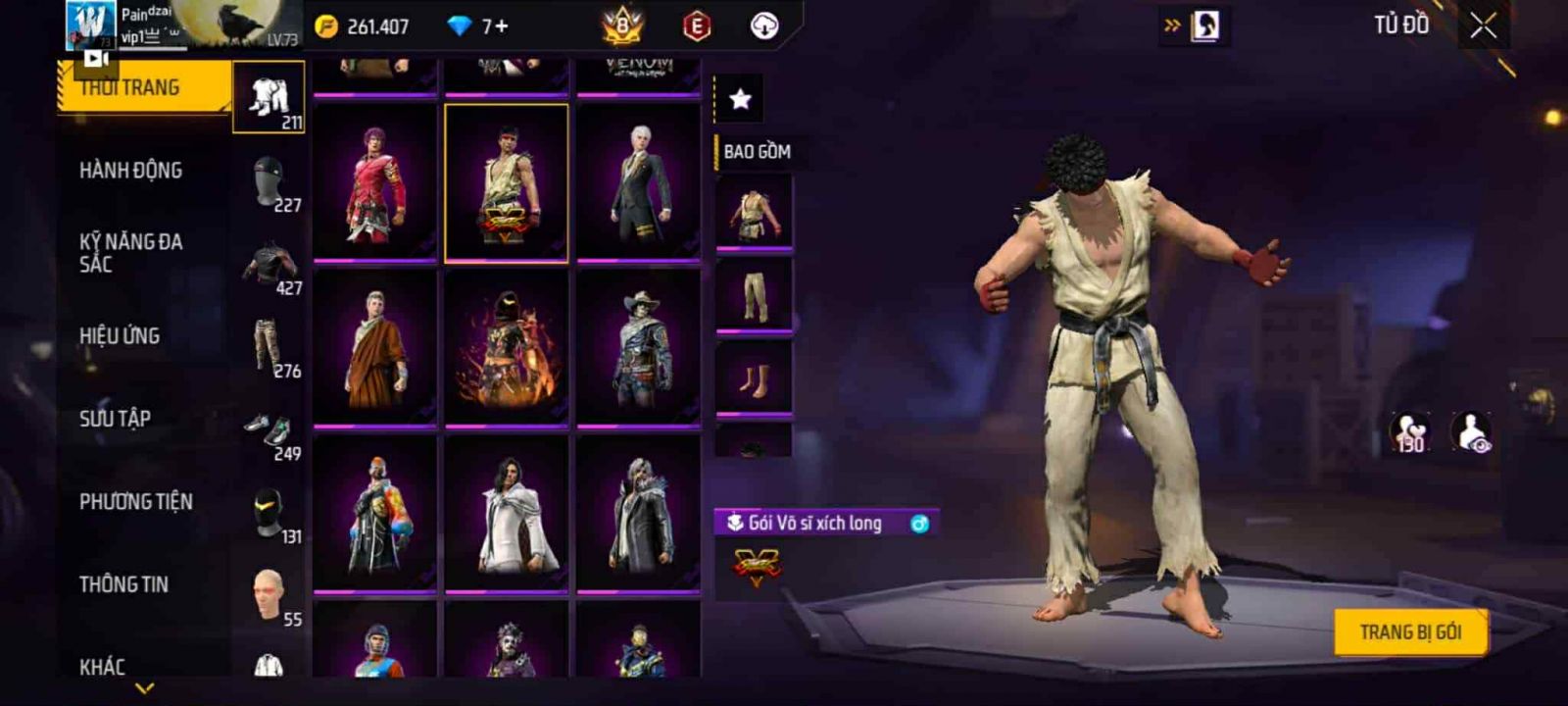Select the SƯU TẬP tab
The width and height of the screenshot is (1568, 706).
click(116, 419)
